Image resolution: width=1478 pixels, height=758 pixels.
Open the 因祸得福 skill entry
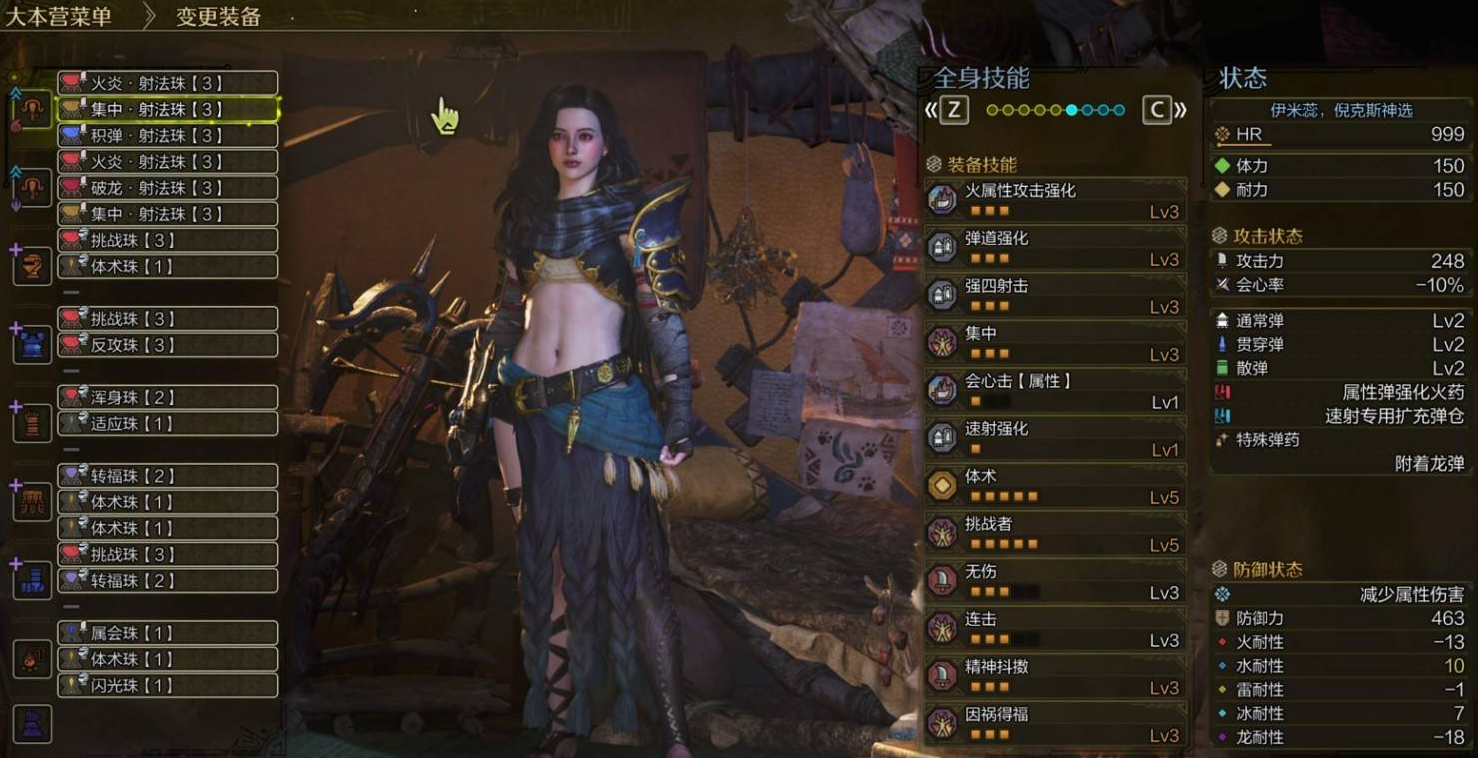coord(1056,724)
